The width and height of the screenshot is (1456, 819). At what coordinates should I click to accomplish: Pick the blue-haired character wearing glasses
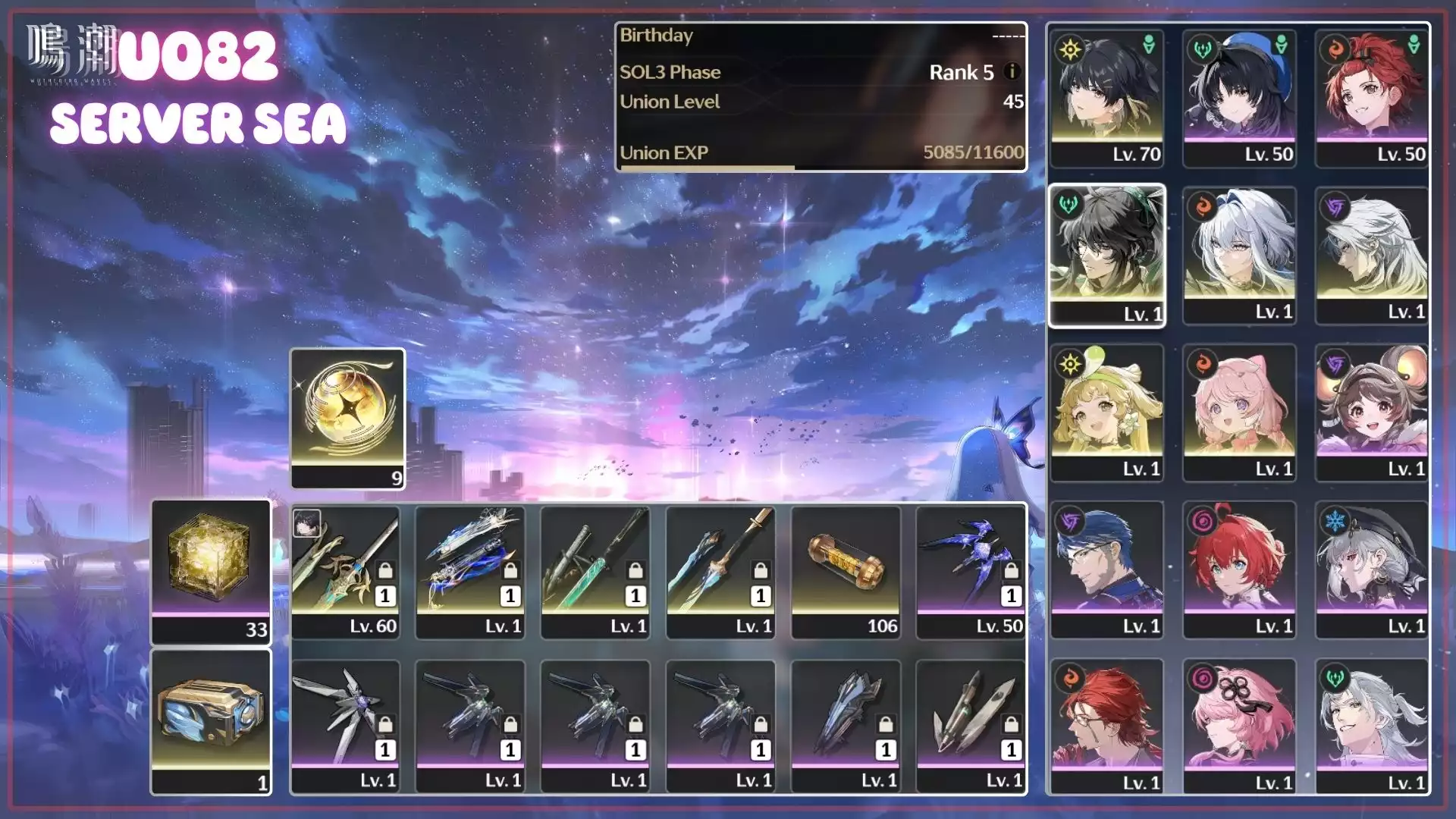[1106, 570]
